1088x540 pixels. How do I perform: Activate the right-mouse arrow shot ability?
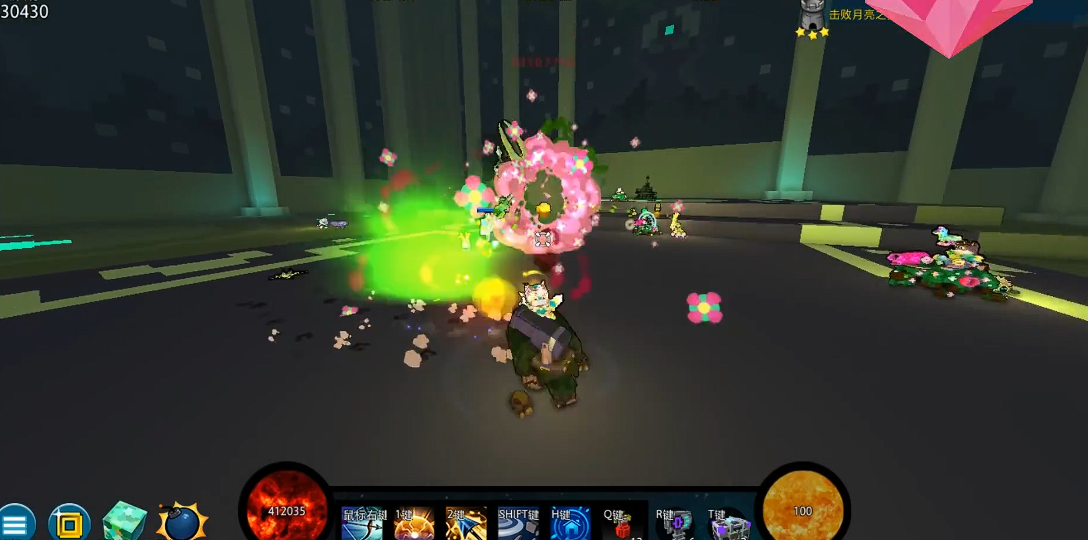point(362,525)
